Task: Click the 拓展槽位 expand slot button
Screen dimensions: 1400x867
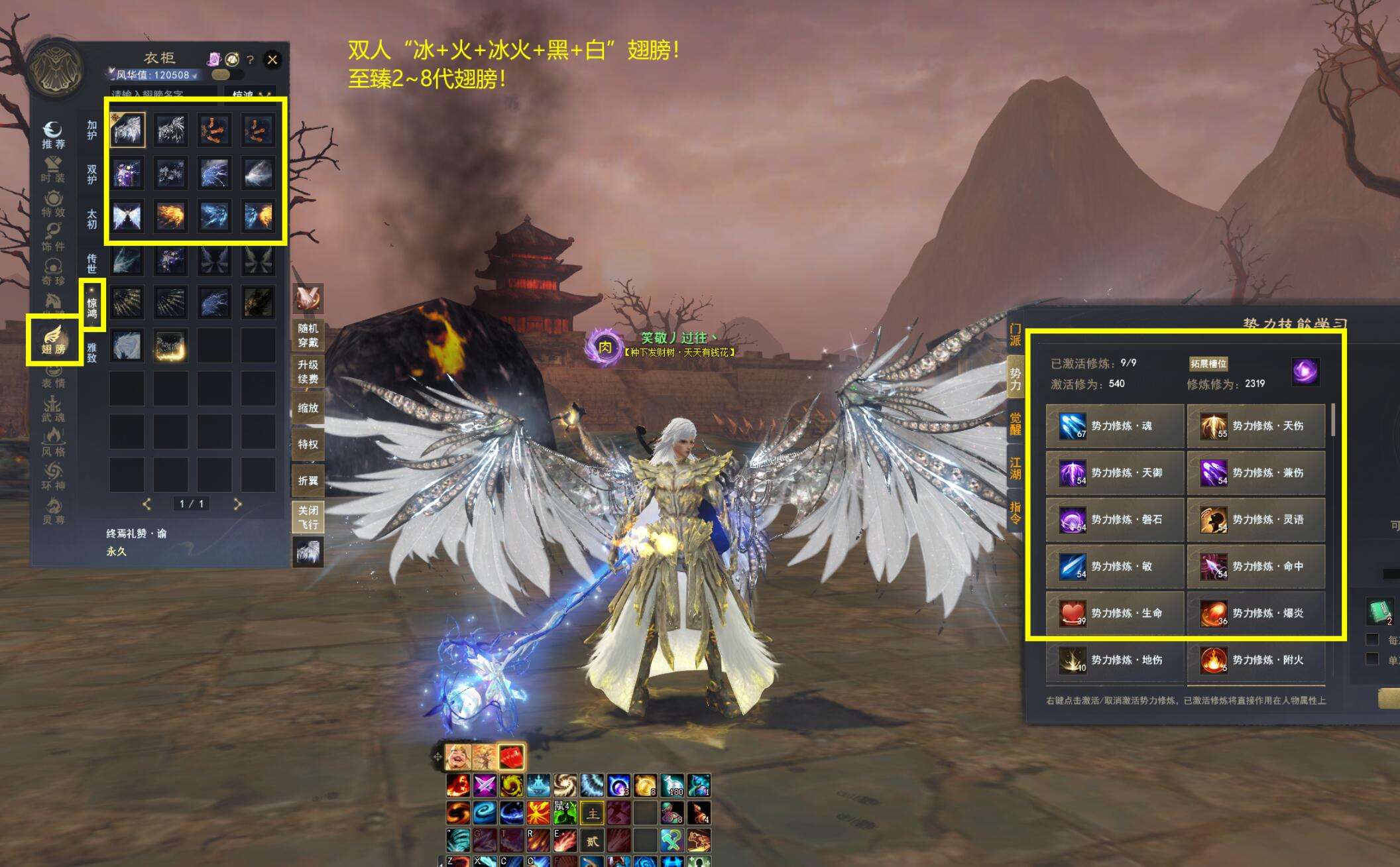Action: (x=1208, y=363)
